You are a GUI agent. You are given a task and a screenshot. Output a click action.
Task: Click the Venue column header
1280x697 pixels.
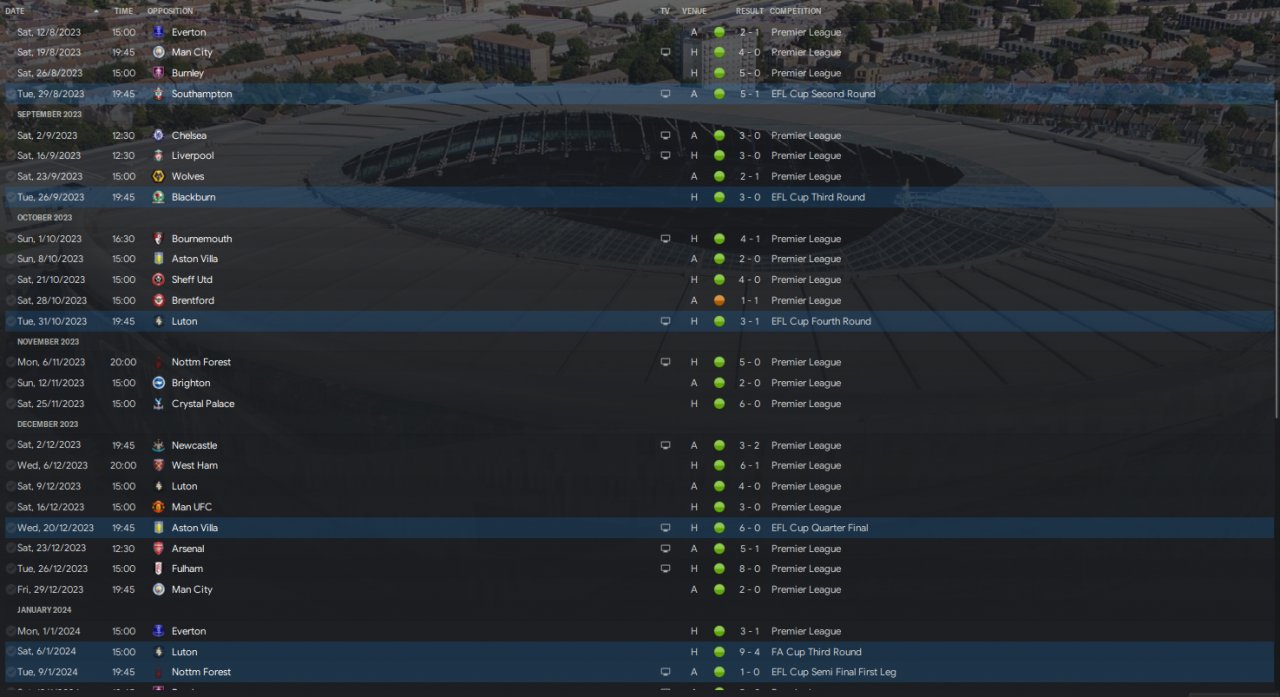[x=693, y=11]
